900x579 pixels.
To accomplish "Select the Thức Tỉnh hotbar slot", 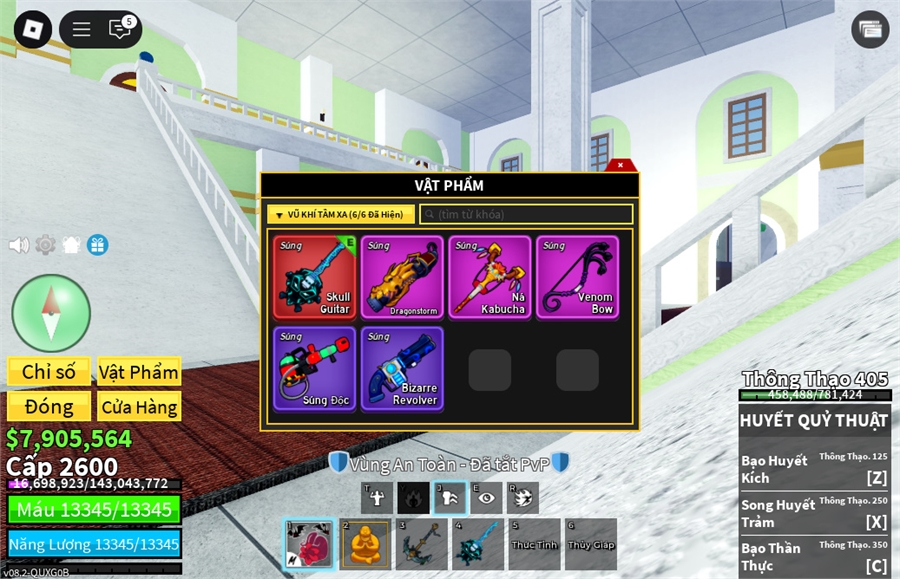I will [x=534, y=544].
